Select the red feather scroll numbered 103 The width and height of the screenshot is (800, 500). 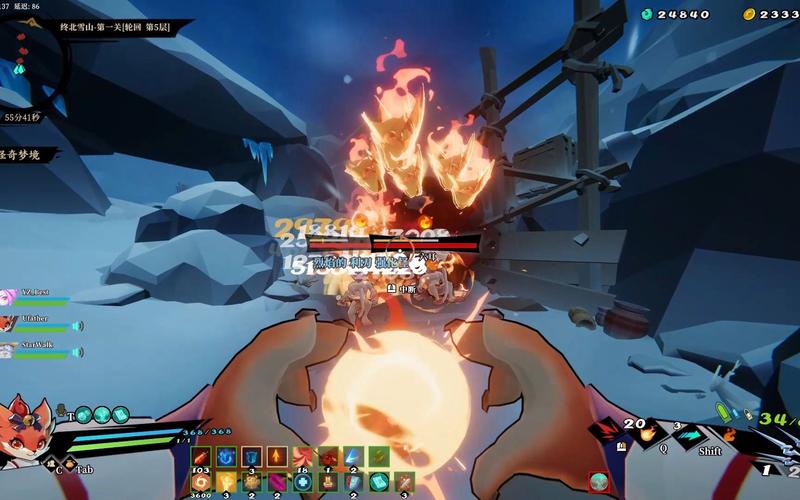200,458
